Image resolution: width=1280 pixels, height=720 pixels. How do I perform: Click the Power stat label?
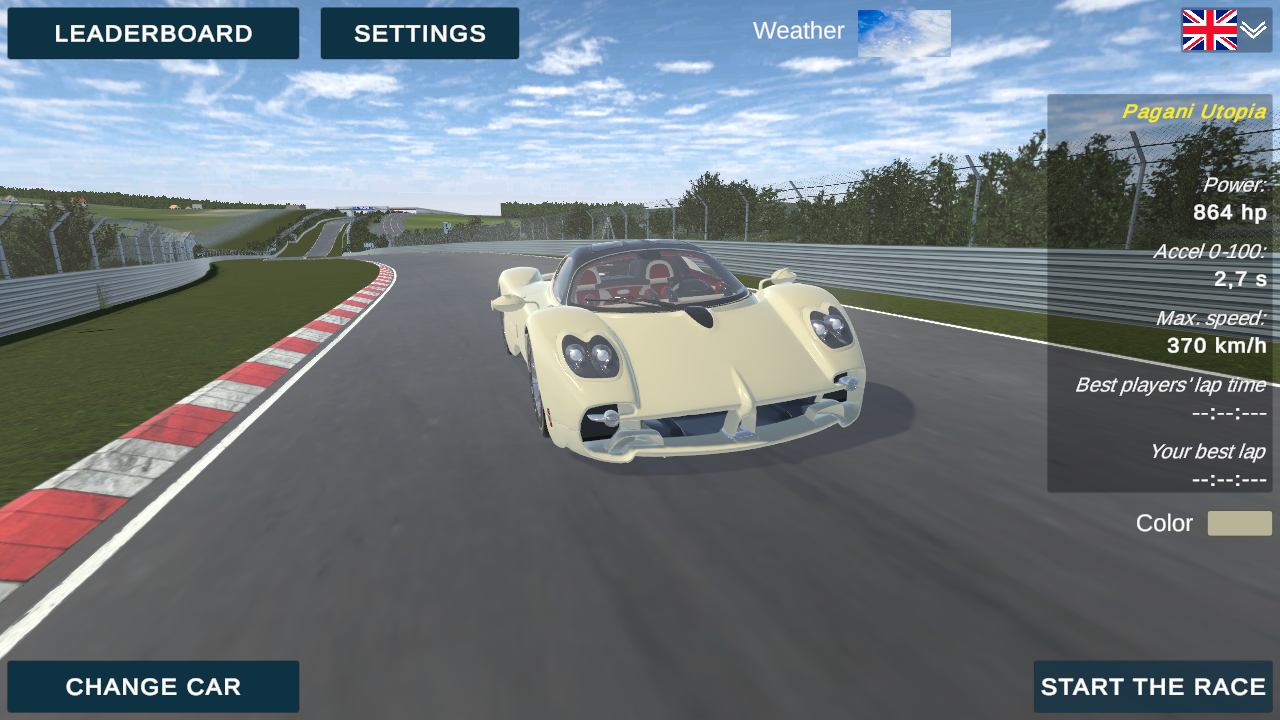(x=1235, y=184)
